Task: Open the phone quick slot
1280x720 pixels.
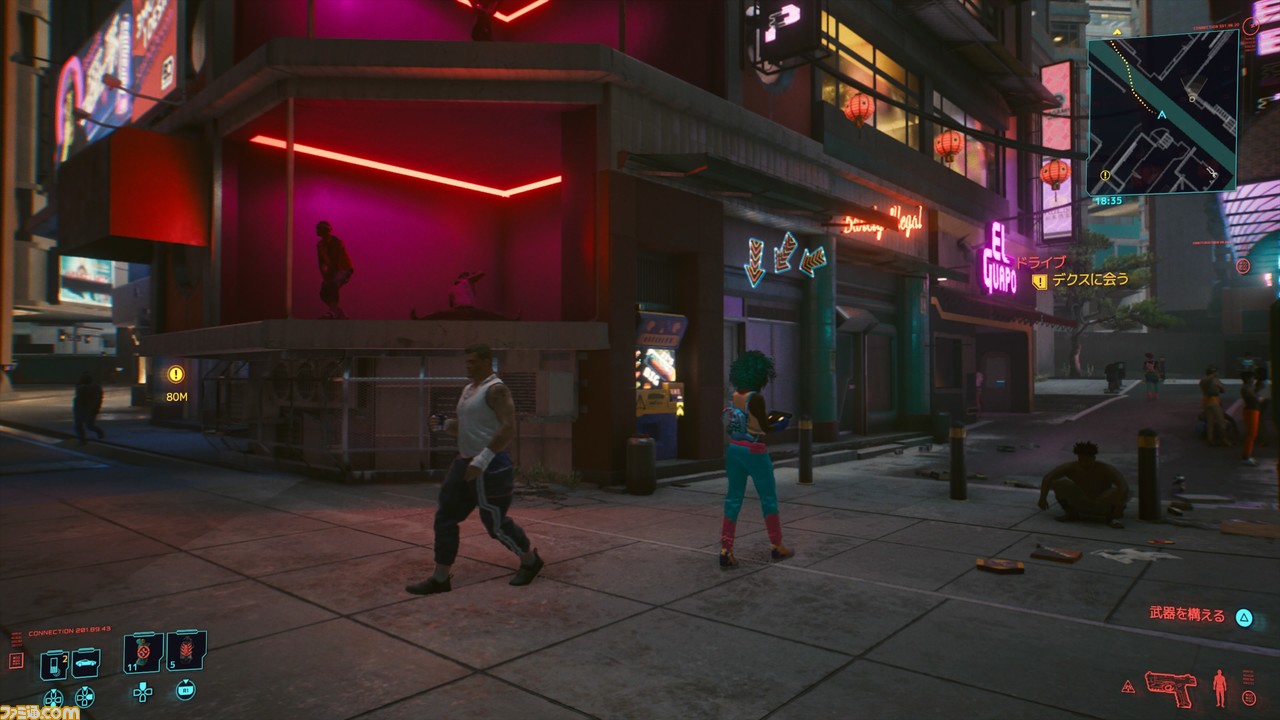Action: 53,664
